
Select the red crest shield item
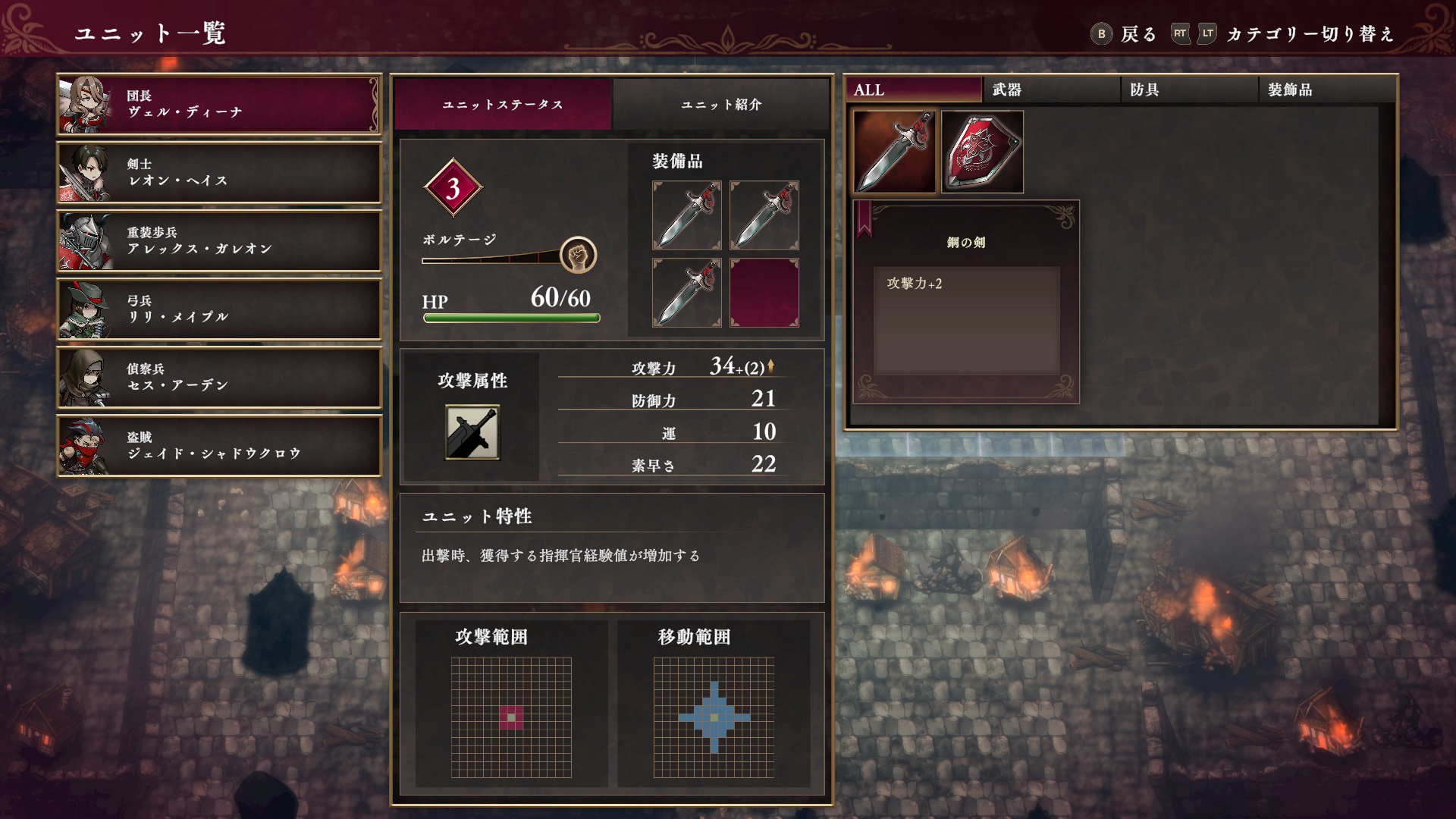(983, 152)
